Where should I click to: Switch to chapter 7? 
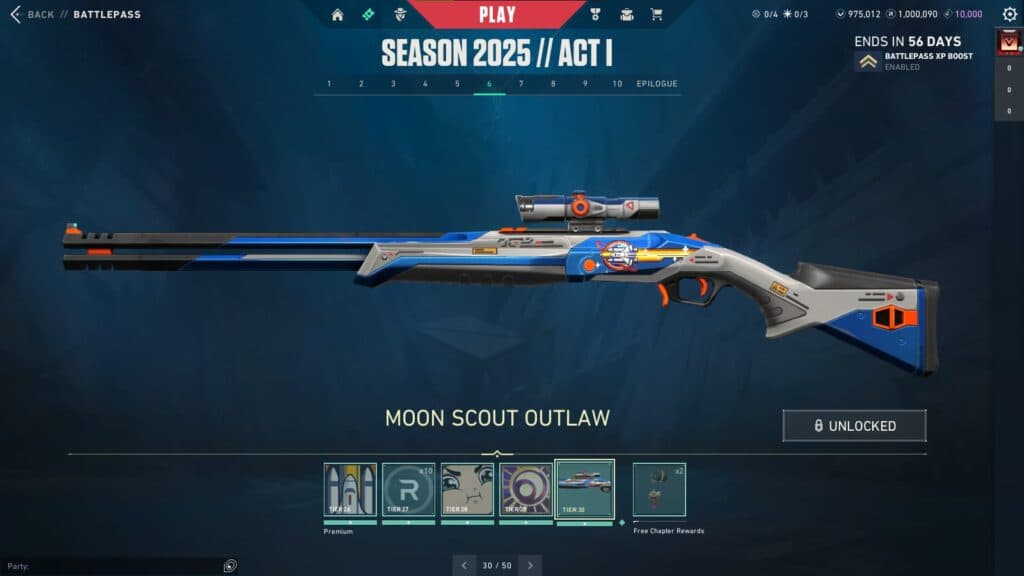pyautogui.click(x=521, y=84)
